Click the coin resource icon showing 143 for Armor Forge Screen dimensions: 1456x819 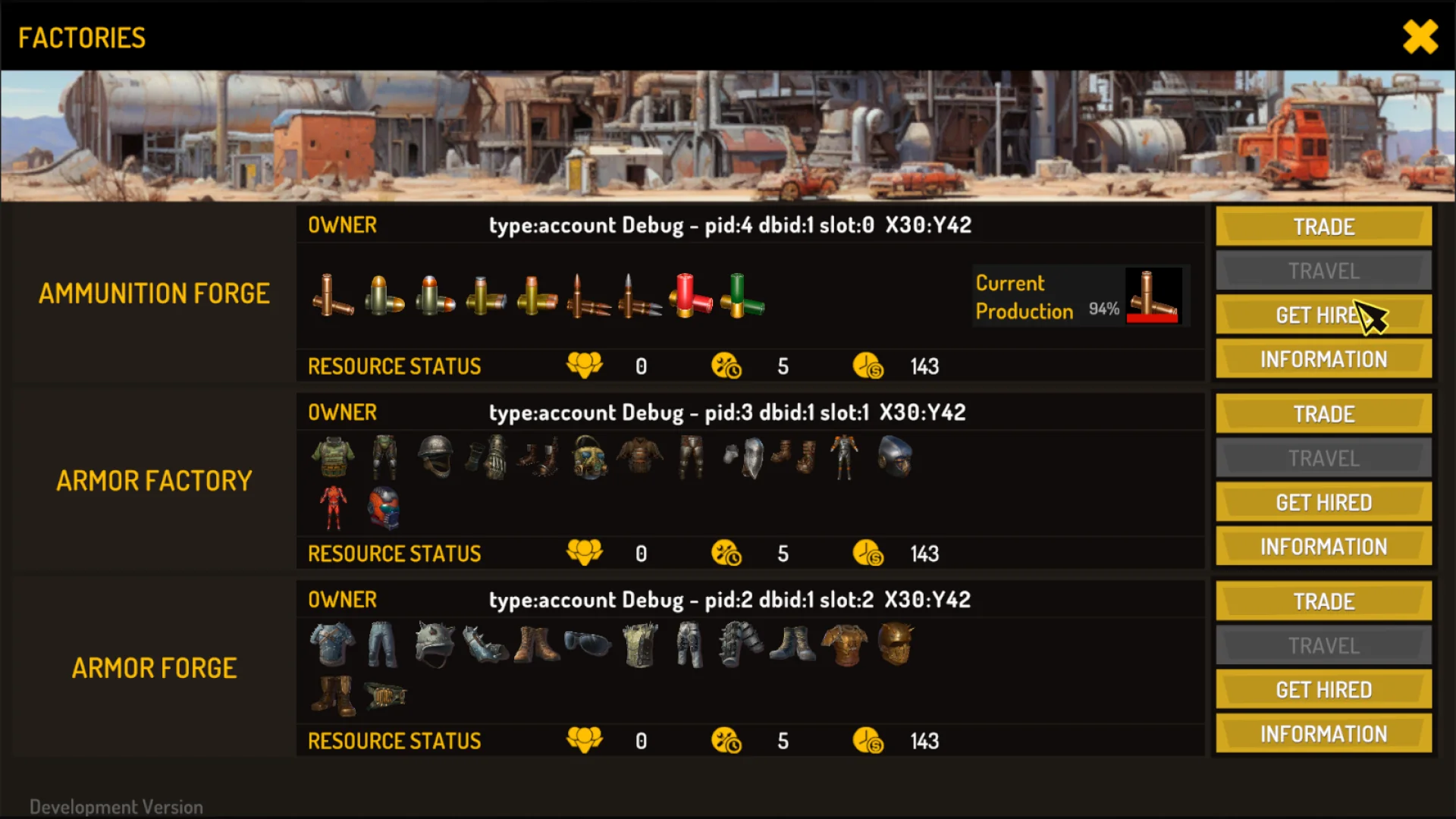868,741
